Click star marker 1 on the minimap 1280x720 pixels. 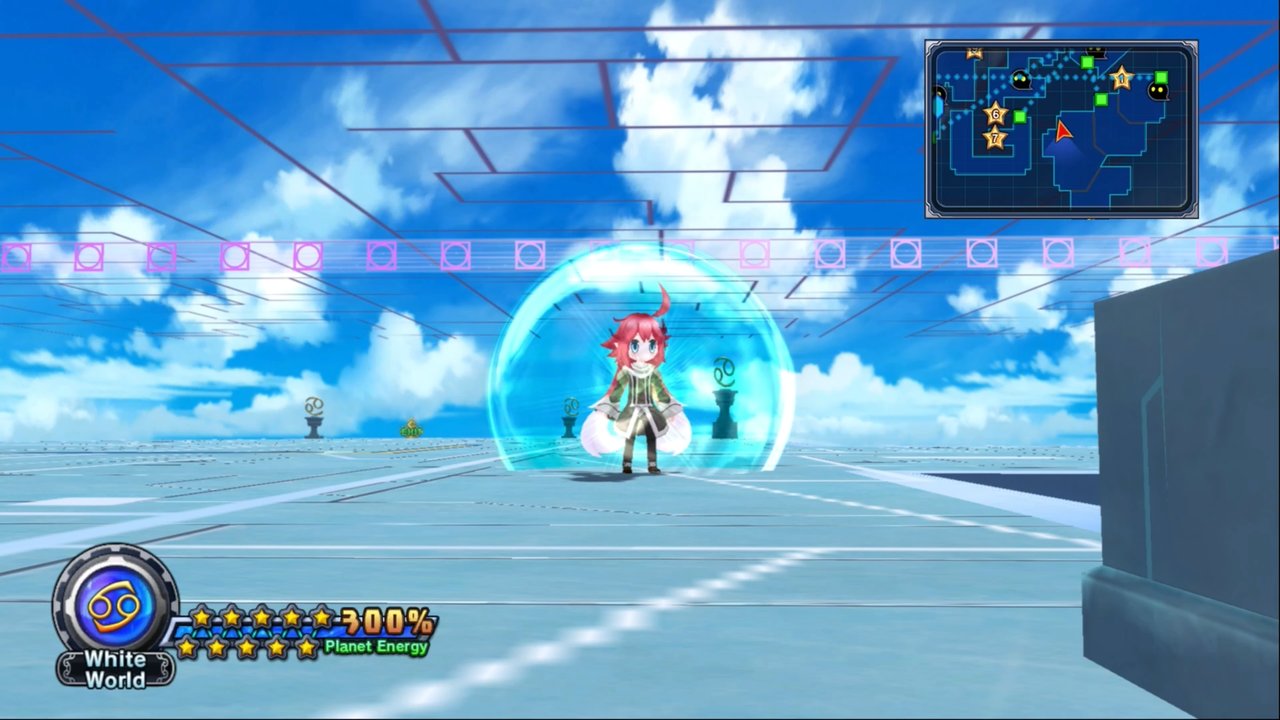[1122, 79]
